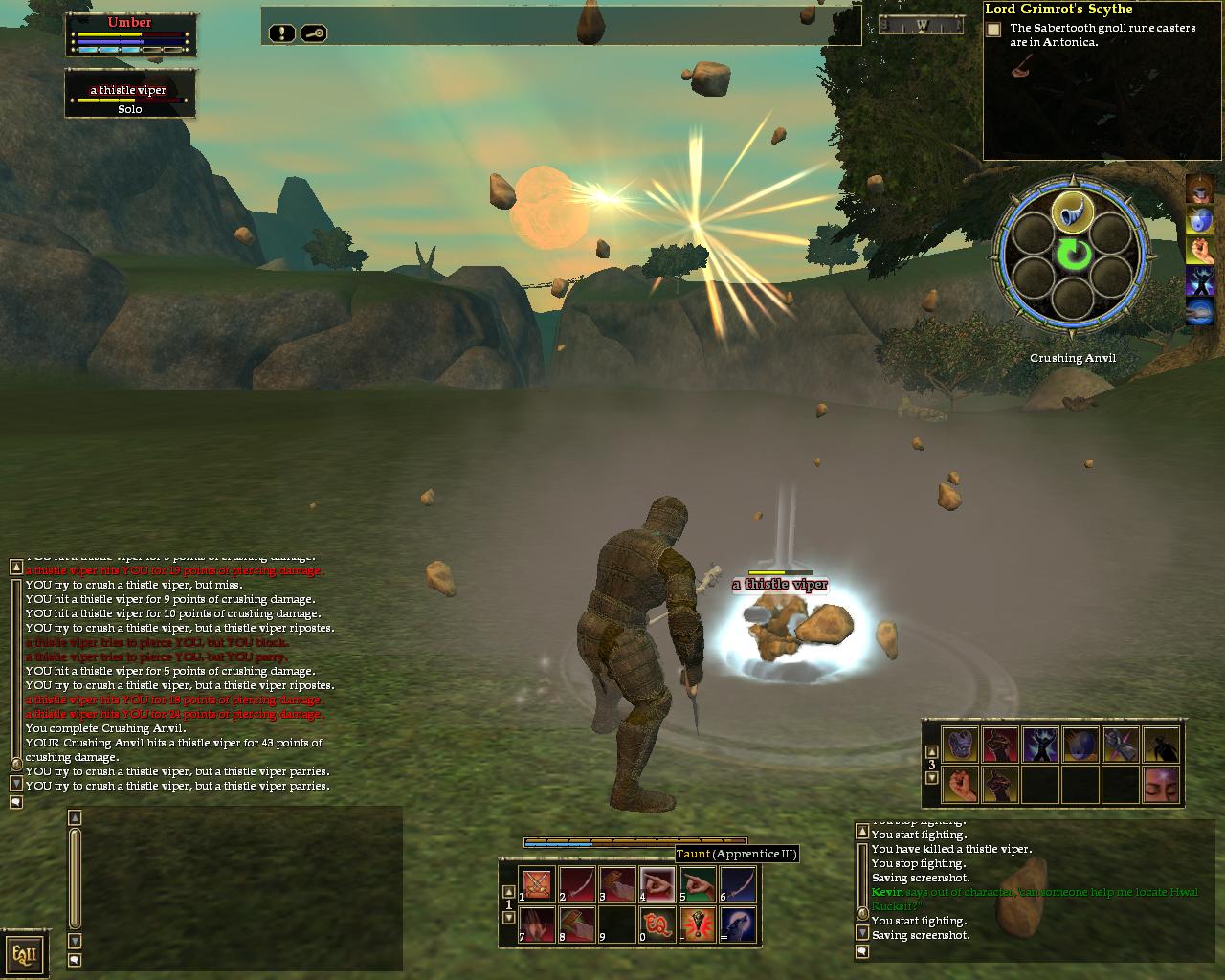Click the EQ emblem ability in hotbar slot 0

click(x=657, y=924)
